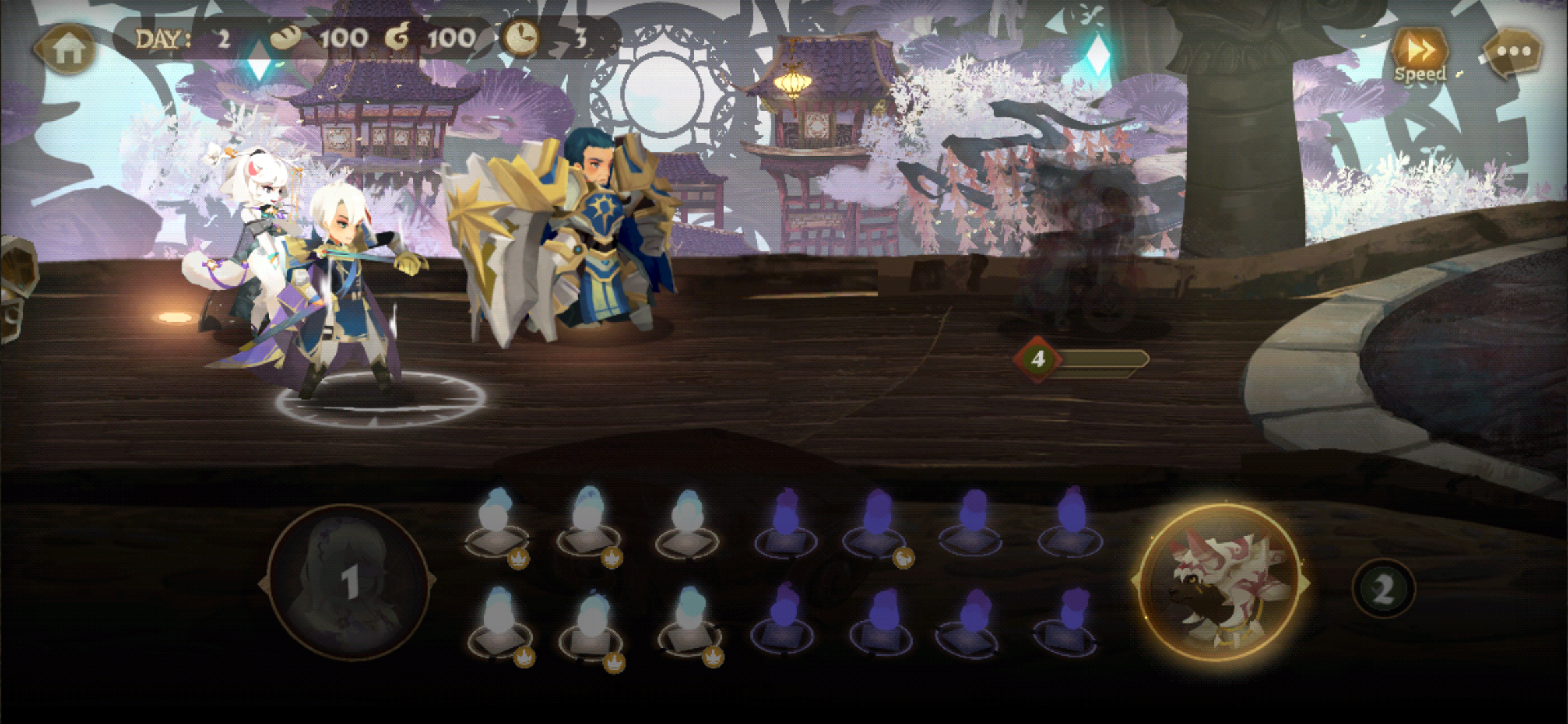Switch to team slot number 2

tap(1382, 589)
